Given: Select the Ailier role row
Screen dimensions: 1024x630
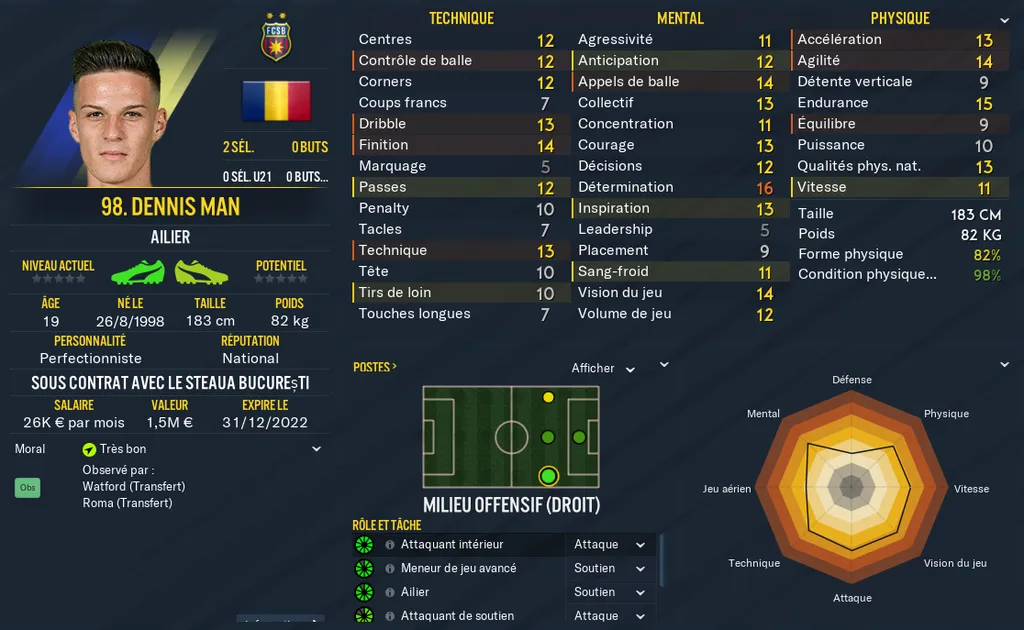Looking at the screenshot, I should [415, 592].
